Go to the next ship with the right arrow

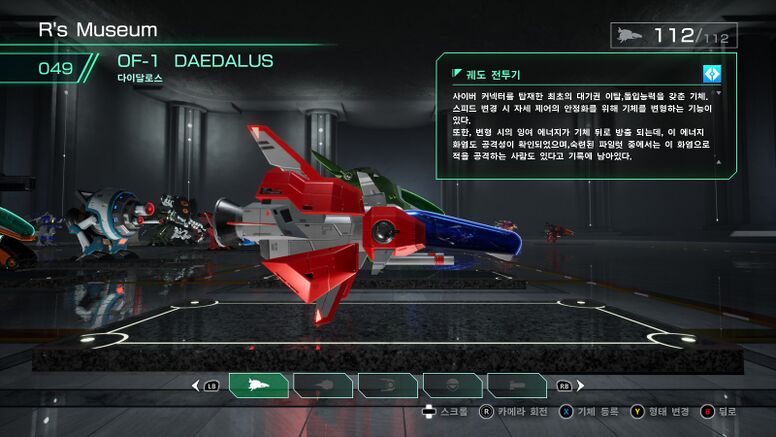(580, 385)
